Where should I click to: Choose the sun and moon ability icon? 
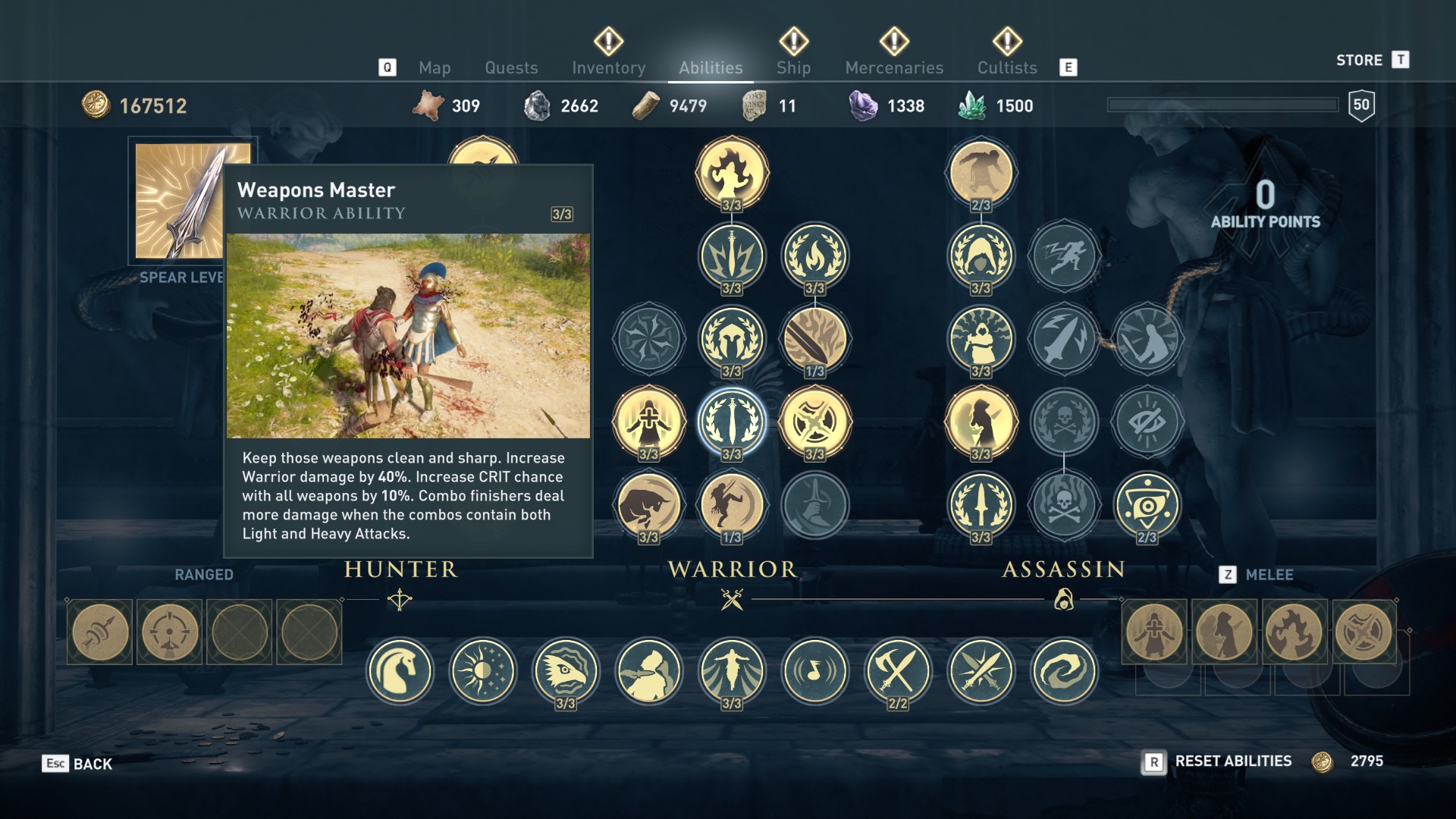(x=483, y=671)
